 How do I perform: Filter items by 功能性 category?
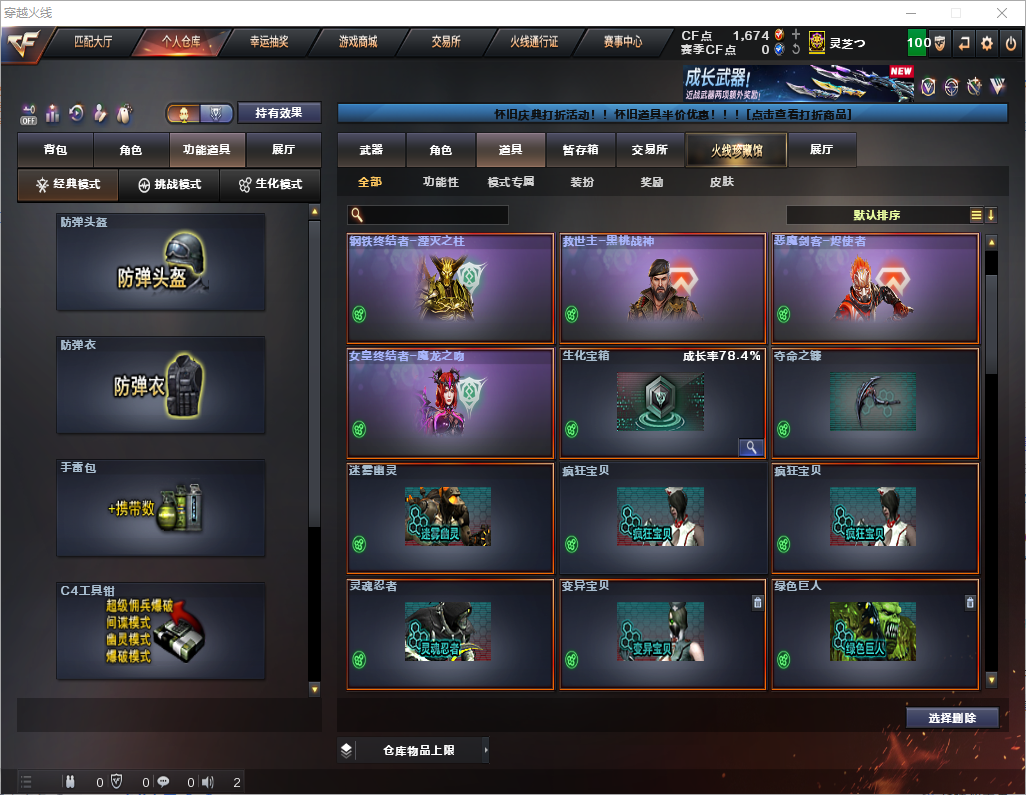[x=440, y=182]
